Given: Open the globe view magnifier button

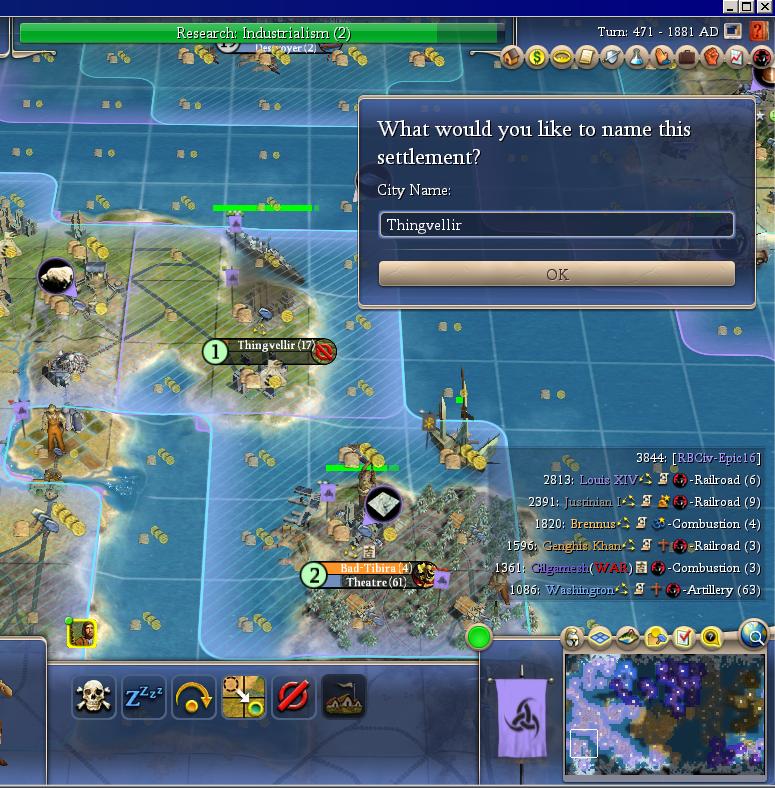Looking at the screenshot, I should click(754, 635).
